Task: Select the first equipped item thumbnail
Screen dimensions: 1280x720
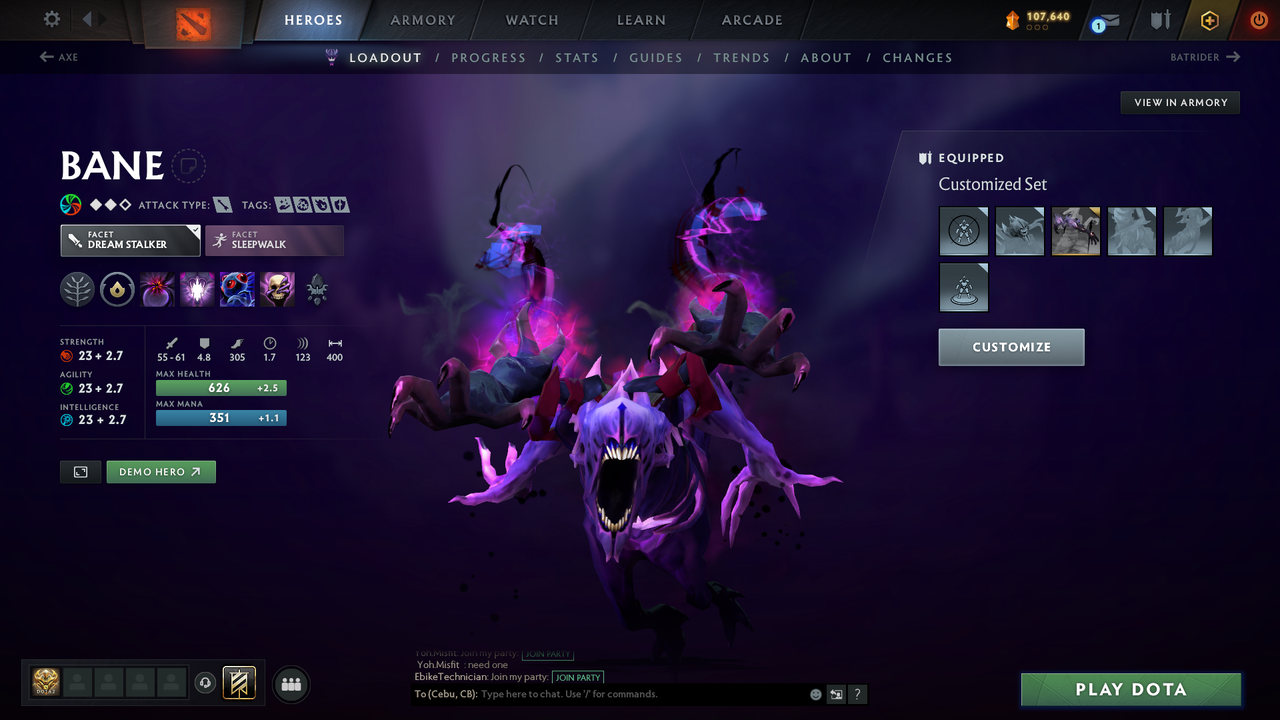Action: (x=963, y=231)
